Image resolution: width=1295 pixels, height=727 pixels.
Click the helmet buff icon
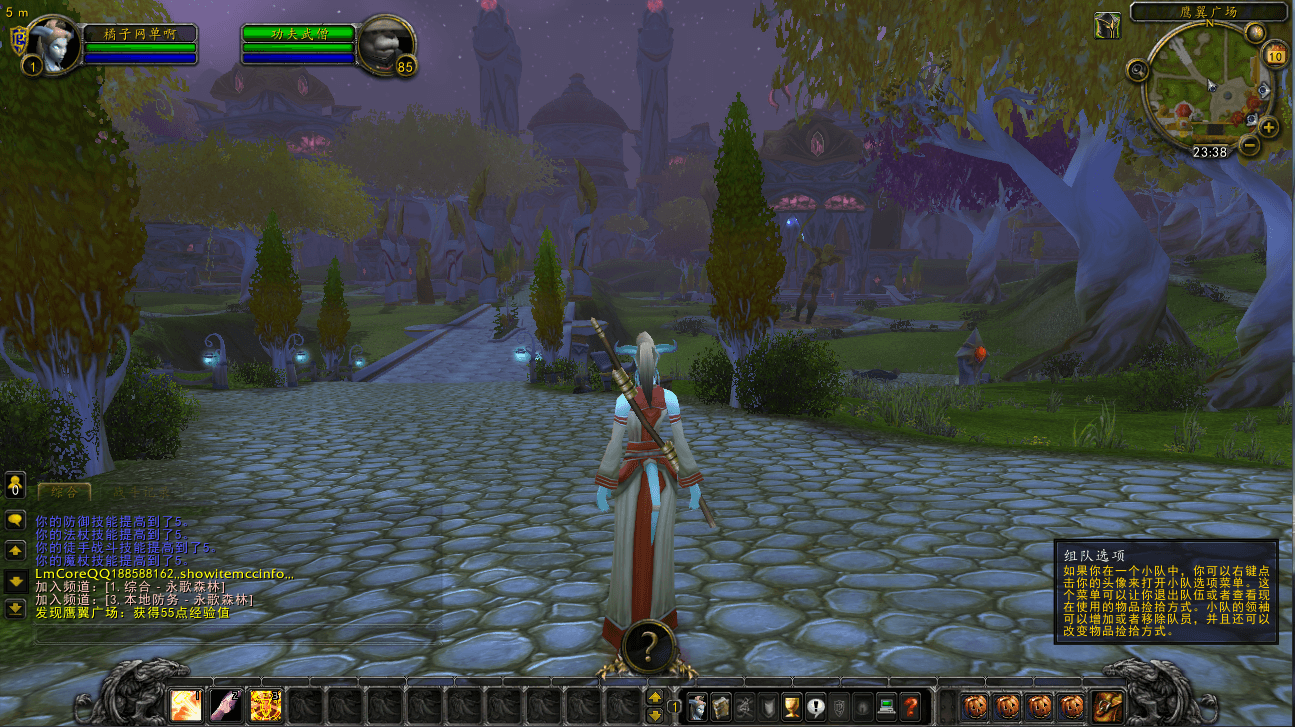[x=1106, y=25]
